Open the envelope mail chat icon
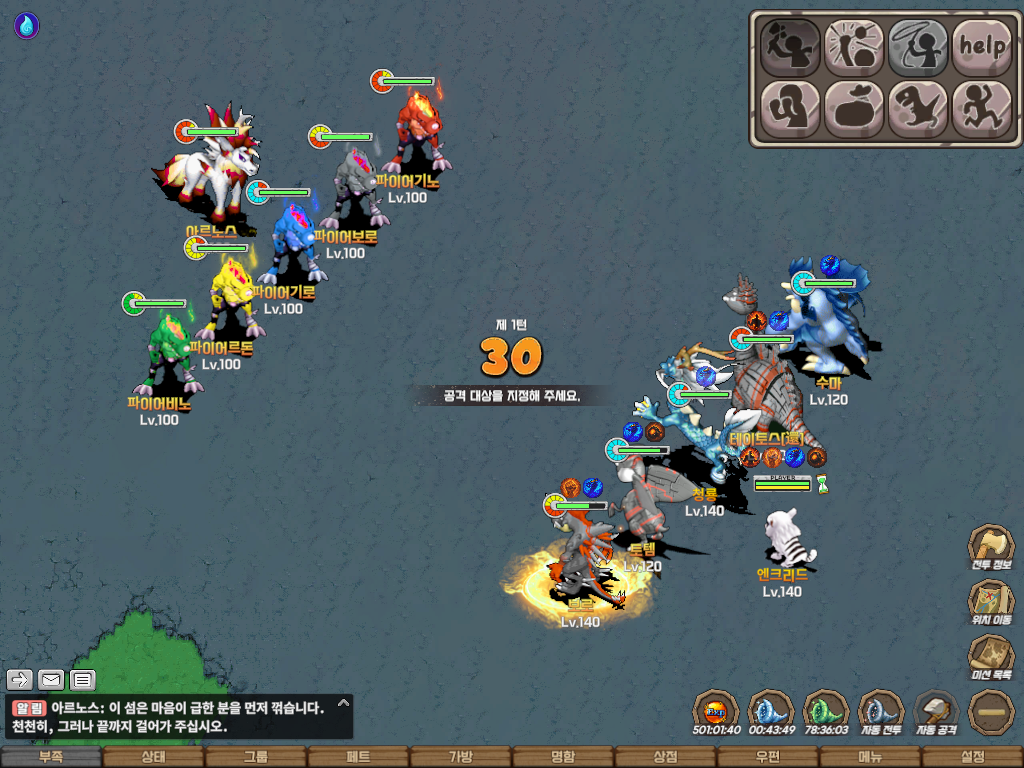 [x=51, y=680]
